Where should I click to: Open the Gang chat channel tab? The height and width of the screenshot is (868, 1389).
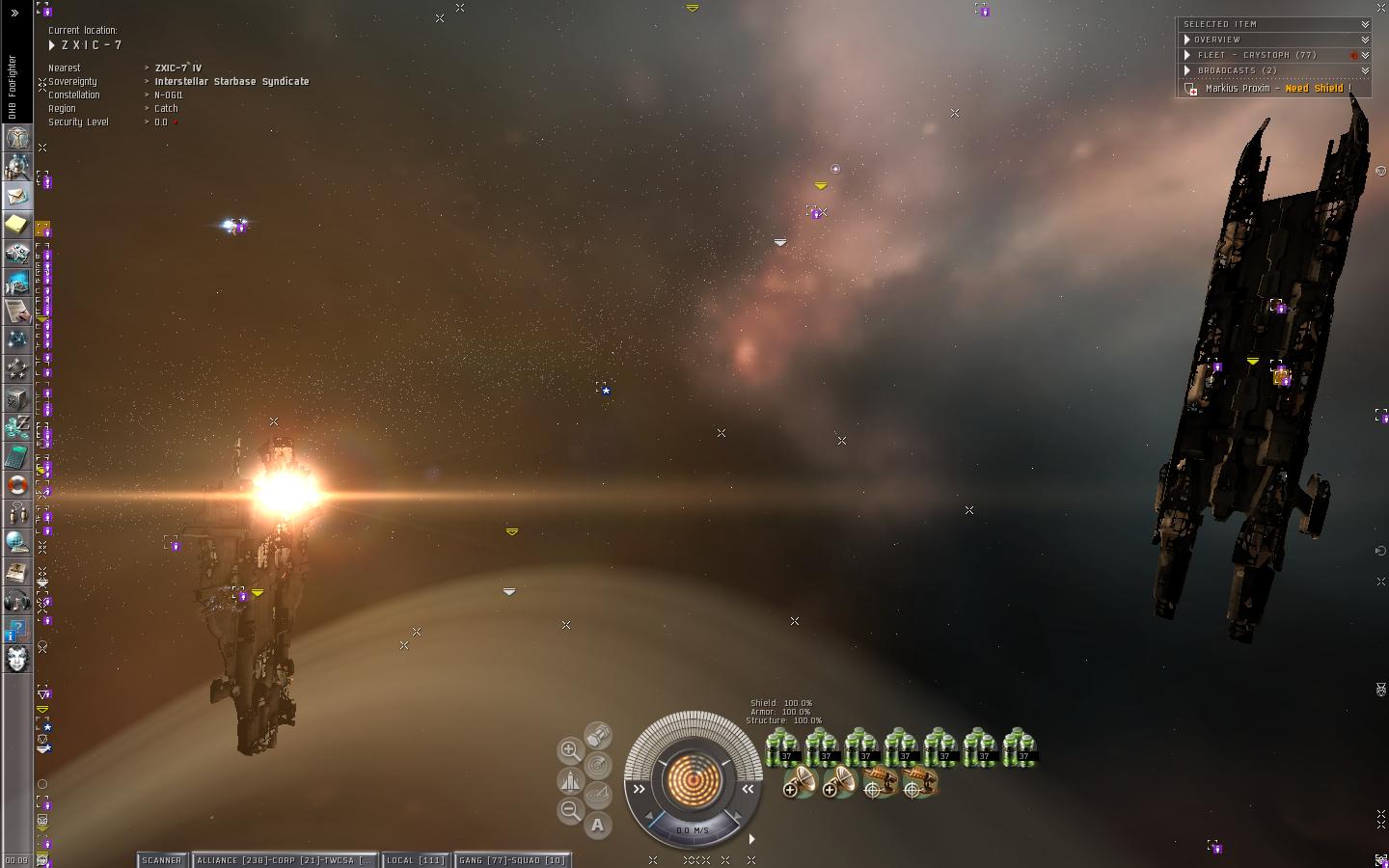512,860
